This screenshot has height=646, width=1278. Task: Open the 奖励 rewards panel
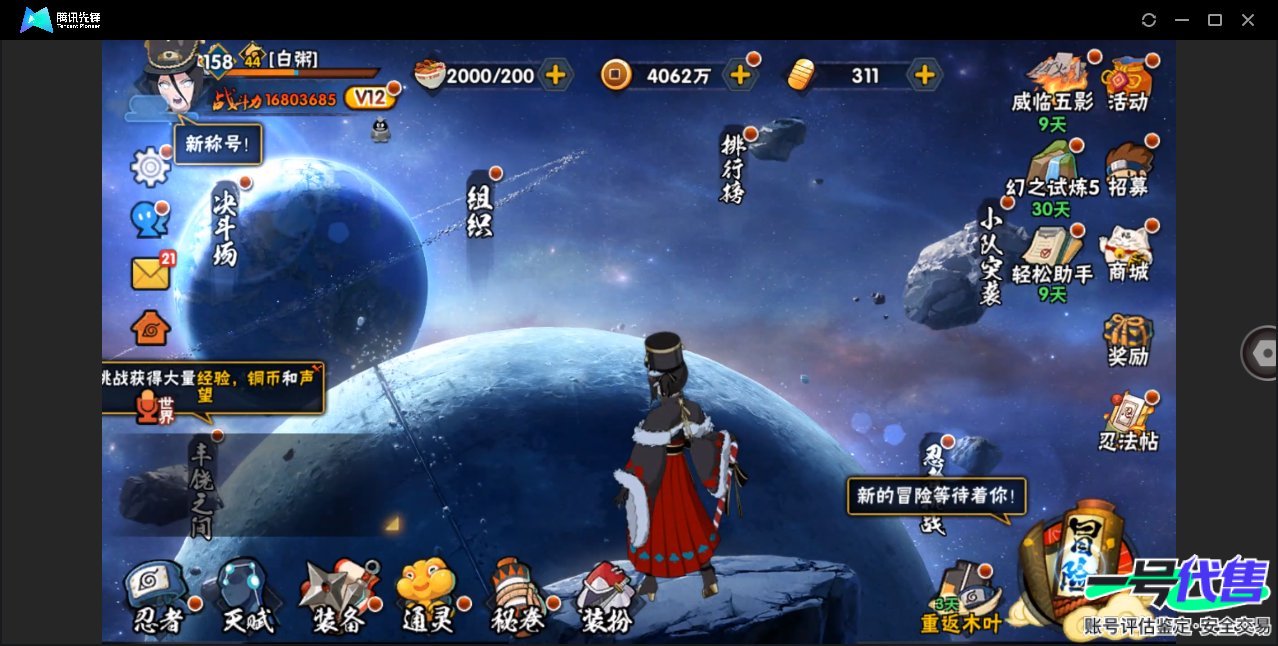click(x=1128, y=340)
